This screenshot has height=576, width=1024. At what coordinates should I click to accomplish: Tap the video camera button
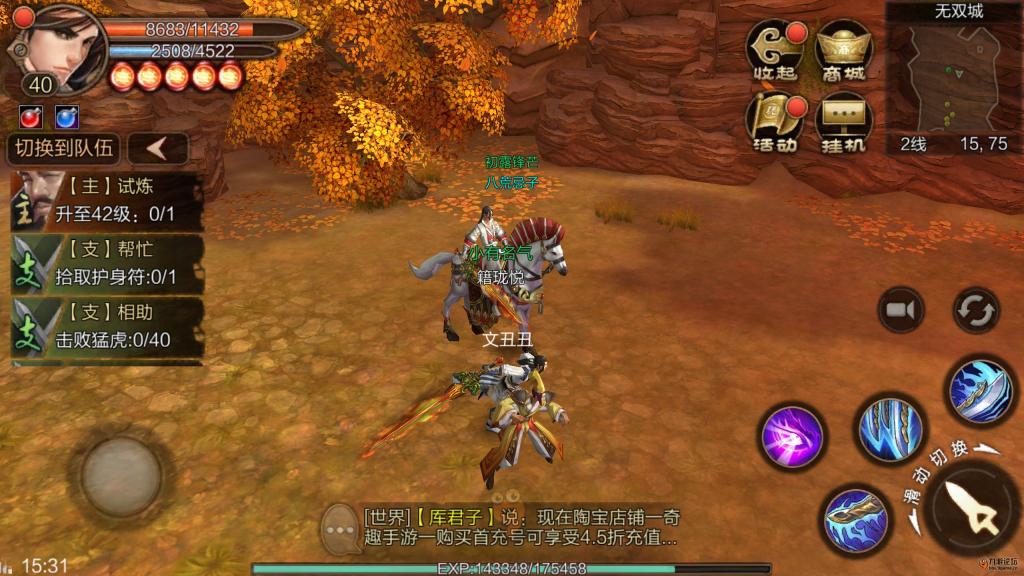coord(901,311)
